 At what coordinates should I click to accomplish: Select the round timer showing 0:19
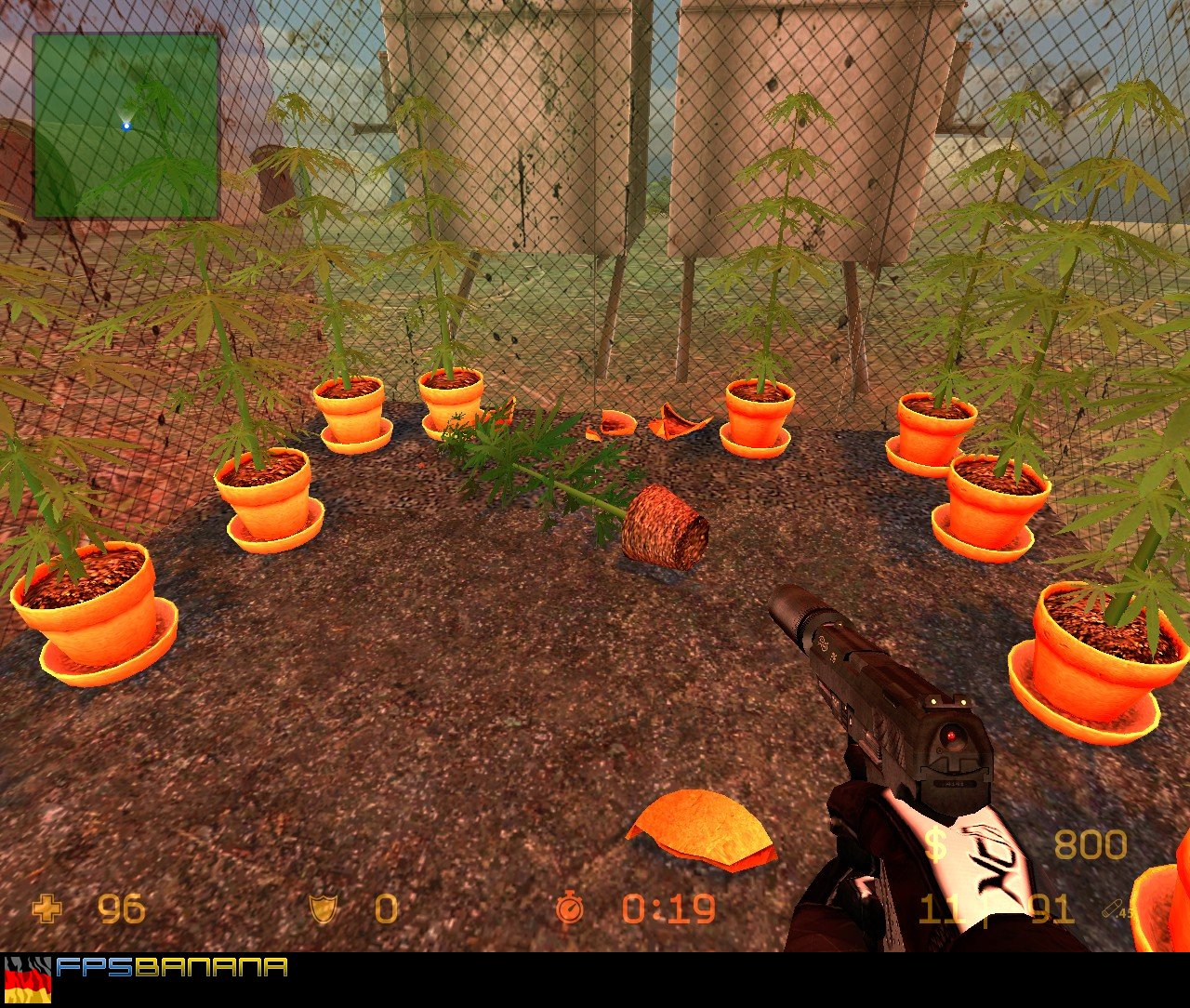point(668,909)
